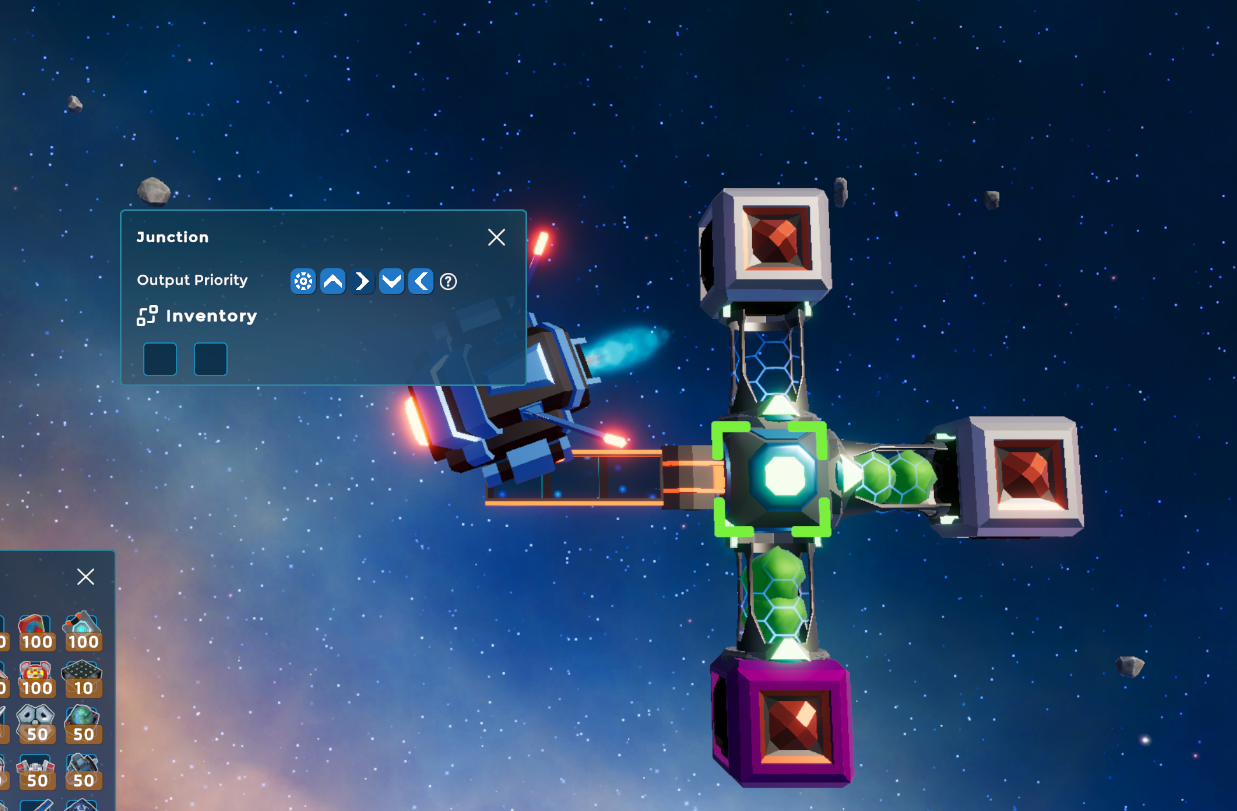Select the dark solar panel item with count 10

83,677
